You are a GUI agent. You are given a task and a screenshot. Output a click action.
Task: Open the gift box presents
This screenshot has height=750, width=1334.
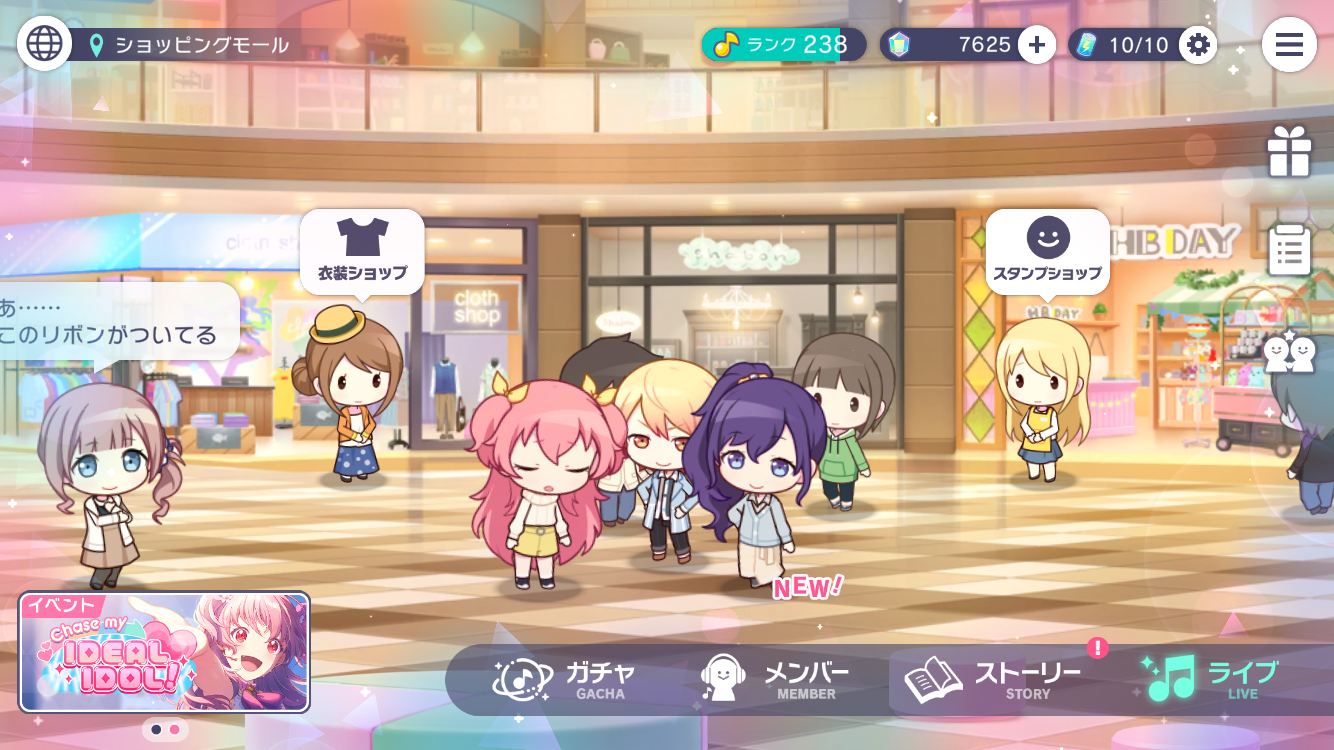tap(1289, 153)
